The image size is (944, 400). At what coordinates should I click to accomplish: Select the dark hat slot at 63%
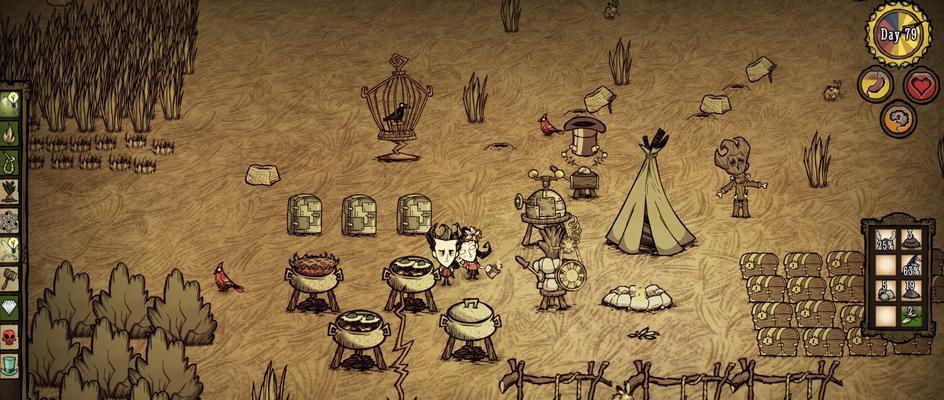point(911,266)
